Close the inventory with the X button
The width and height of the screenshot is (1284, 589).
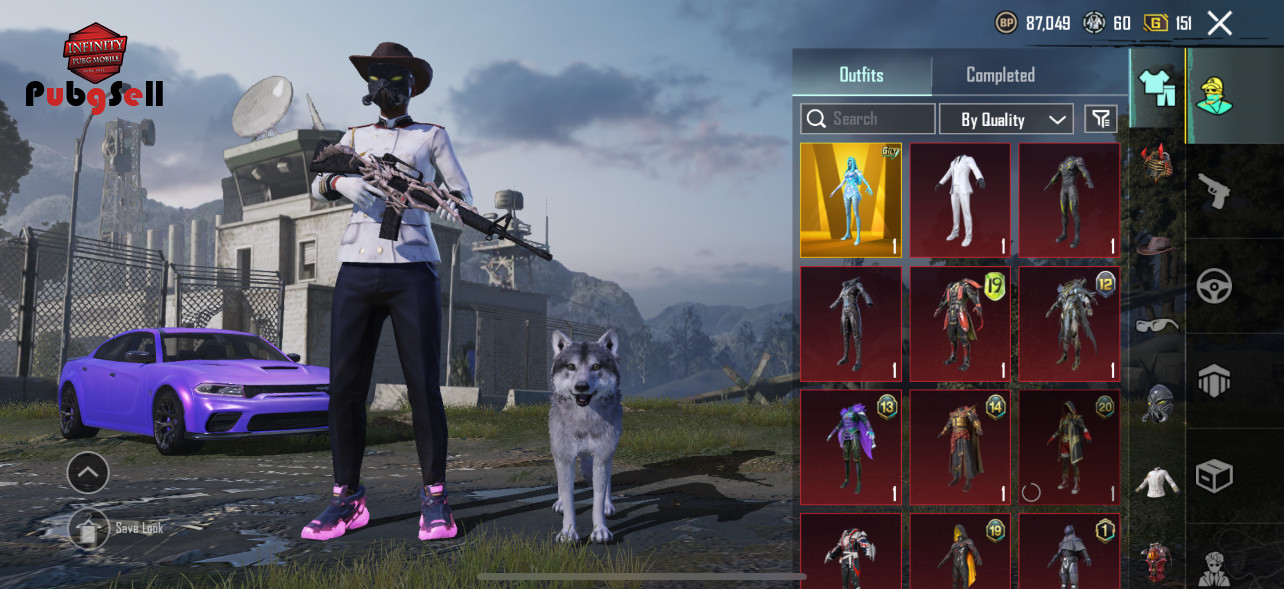tap(1219, 23)
